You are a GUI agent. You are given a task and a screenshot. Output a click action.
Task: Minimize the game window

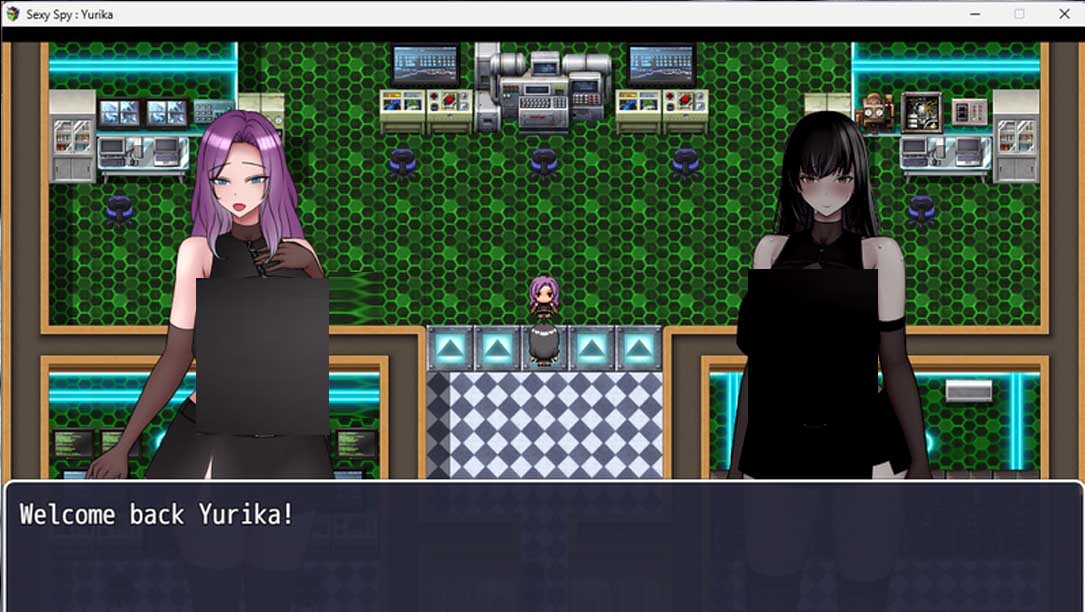pos(974,14)
